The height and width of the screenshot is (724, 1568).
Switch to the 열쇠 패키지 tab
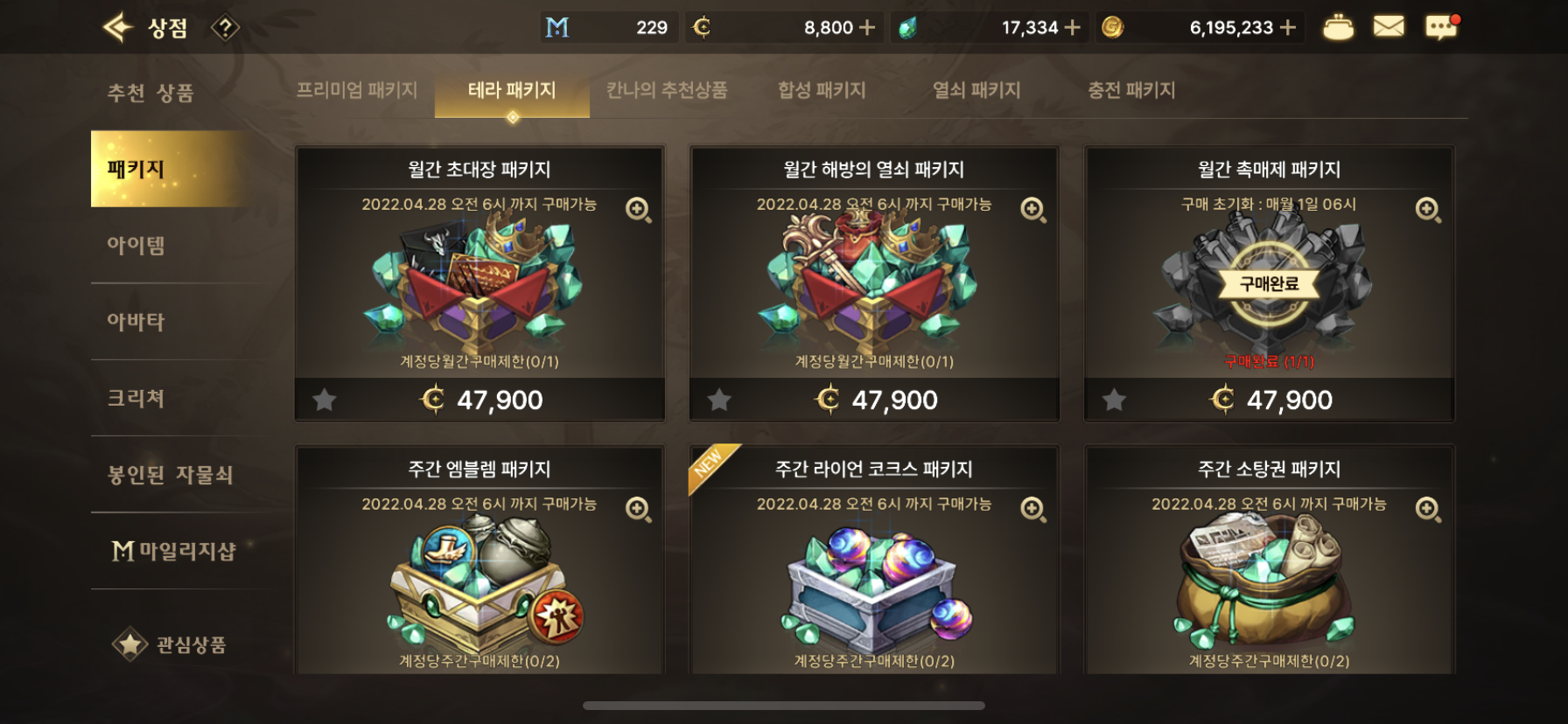(x=976, y=90)
